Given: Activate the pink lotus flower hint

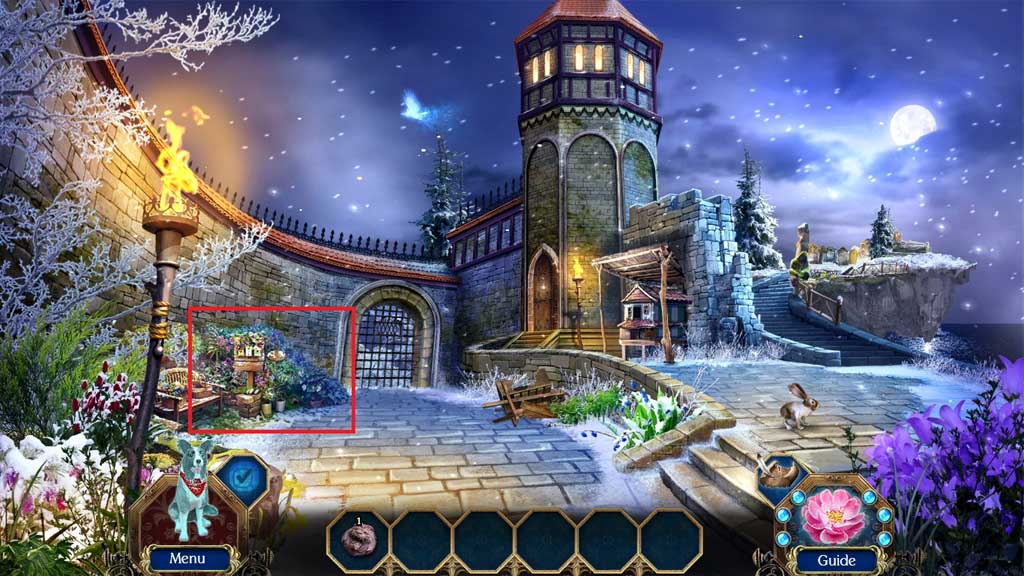Looking at the screenshot, I should [834, 510].
